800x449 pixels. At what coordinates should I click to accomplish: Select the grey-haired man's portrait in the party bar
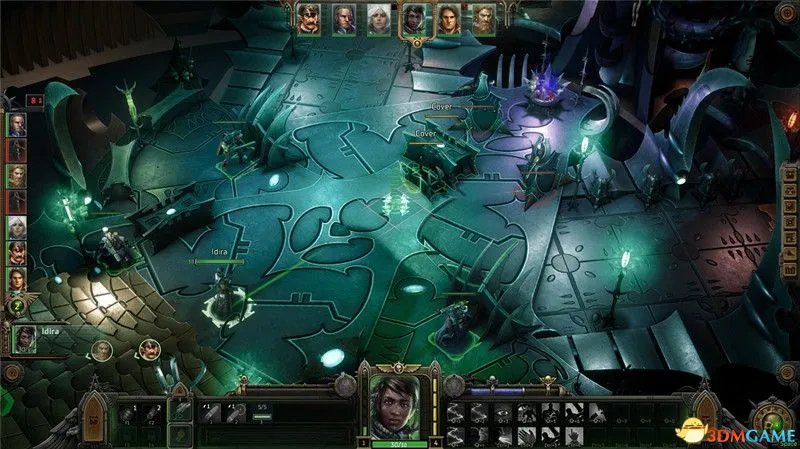[x=343, y=18]
